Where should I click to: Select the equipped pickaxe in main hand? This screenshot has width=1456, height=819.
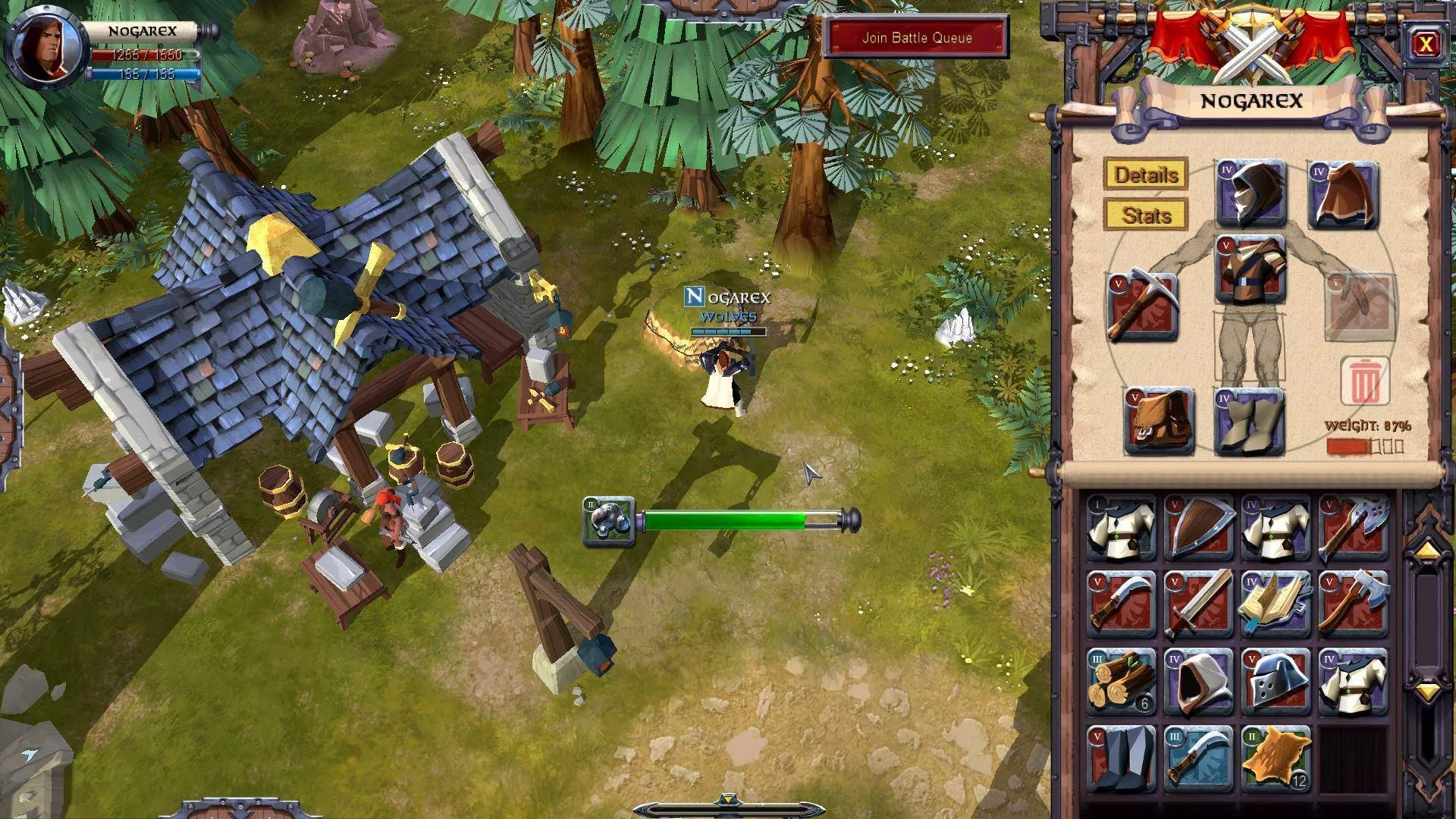tap(1142, 307)
